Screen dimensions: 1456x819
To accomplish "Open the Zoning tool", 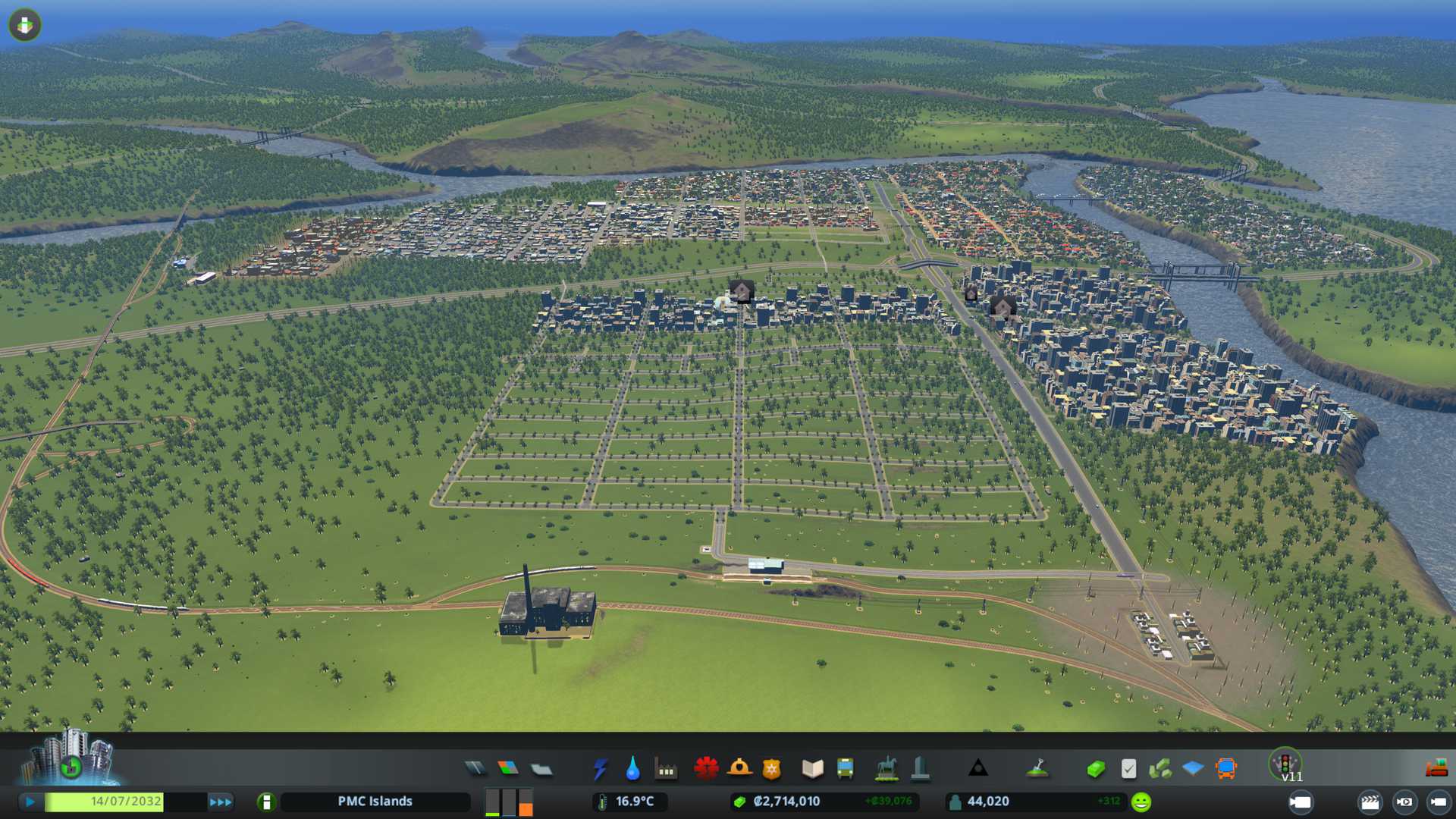I will [508, 769].
